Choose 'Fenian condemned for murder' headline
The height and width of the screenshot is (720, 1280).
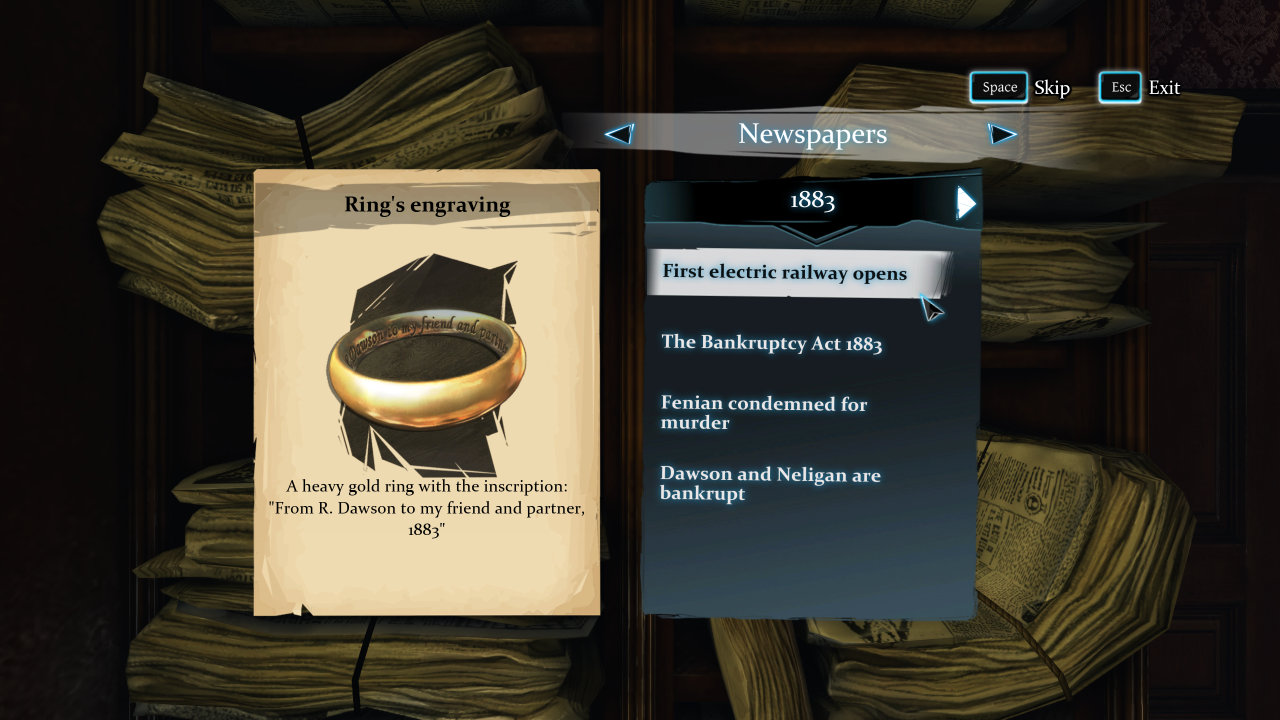point(764,413)
